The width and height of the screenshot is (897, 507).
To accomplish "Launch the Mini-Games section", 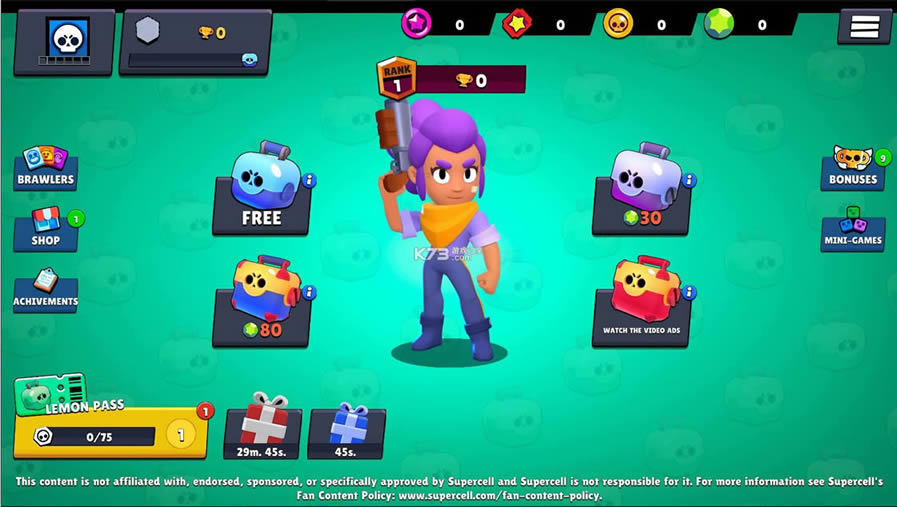I will pyautogui.click(x=852, y=229).
